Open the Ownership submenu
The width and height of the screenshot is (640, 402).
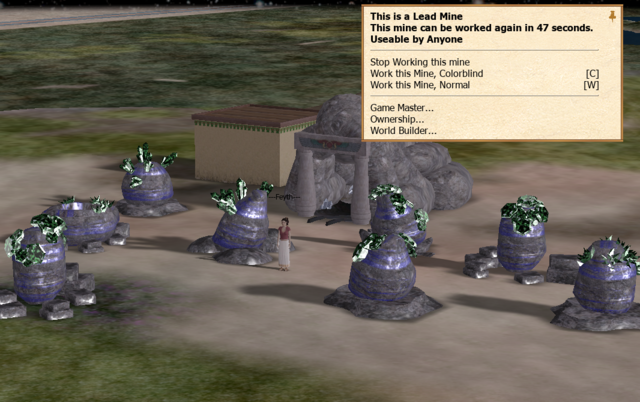click(396, 119)
